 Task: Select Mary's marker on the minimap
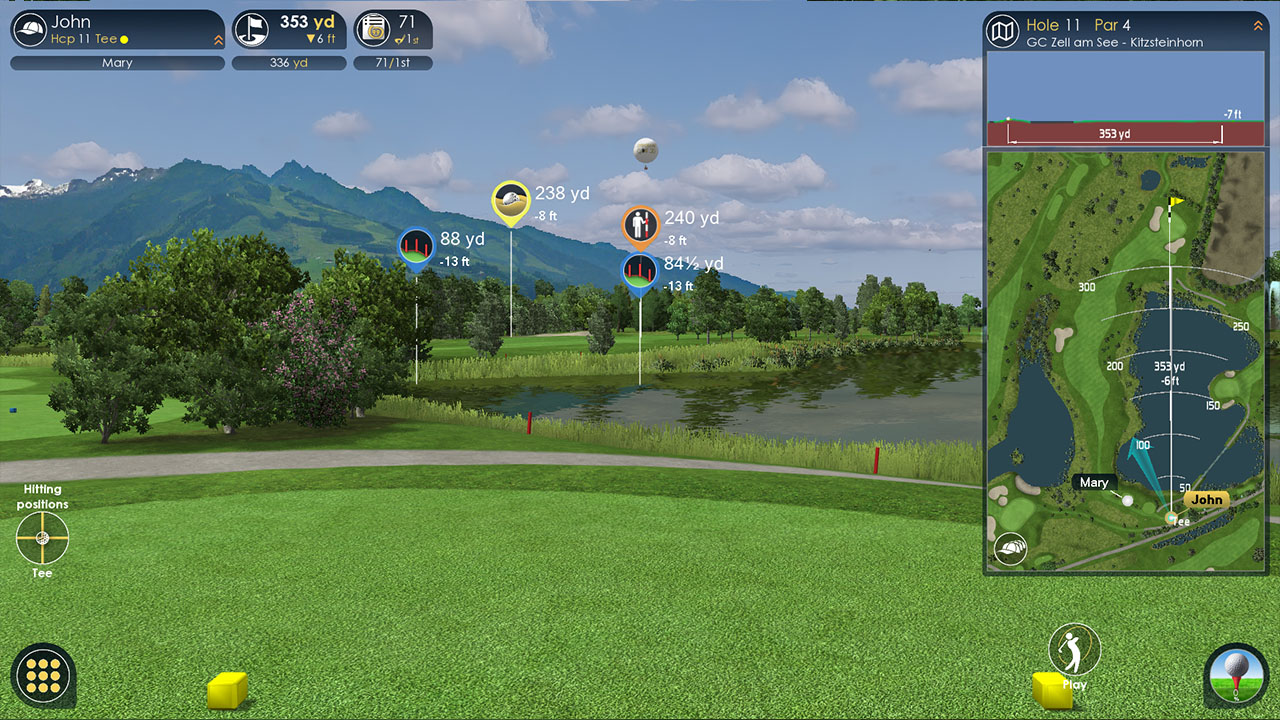click(x=1128, y=500)
